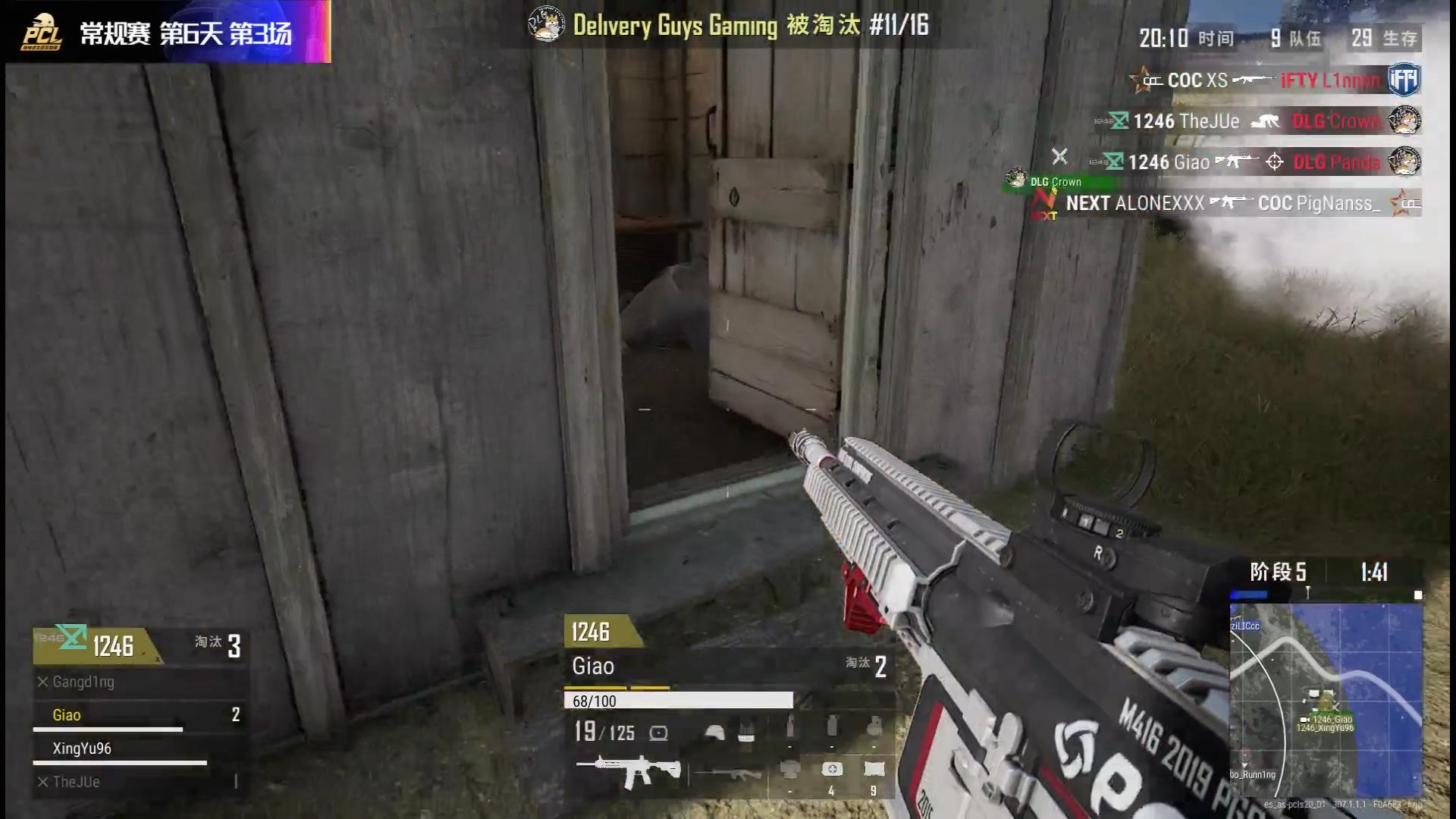Screen dimensions: 1456x819
Task: Click the PCL tournament logo
Action: pyautogui.click(x=42, y=32)
